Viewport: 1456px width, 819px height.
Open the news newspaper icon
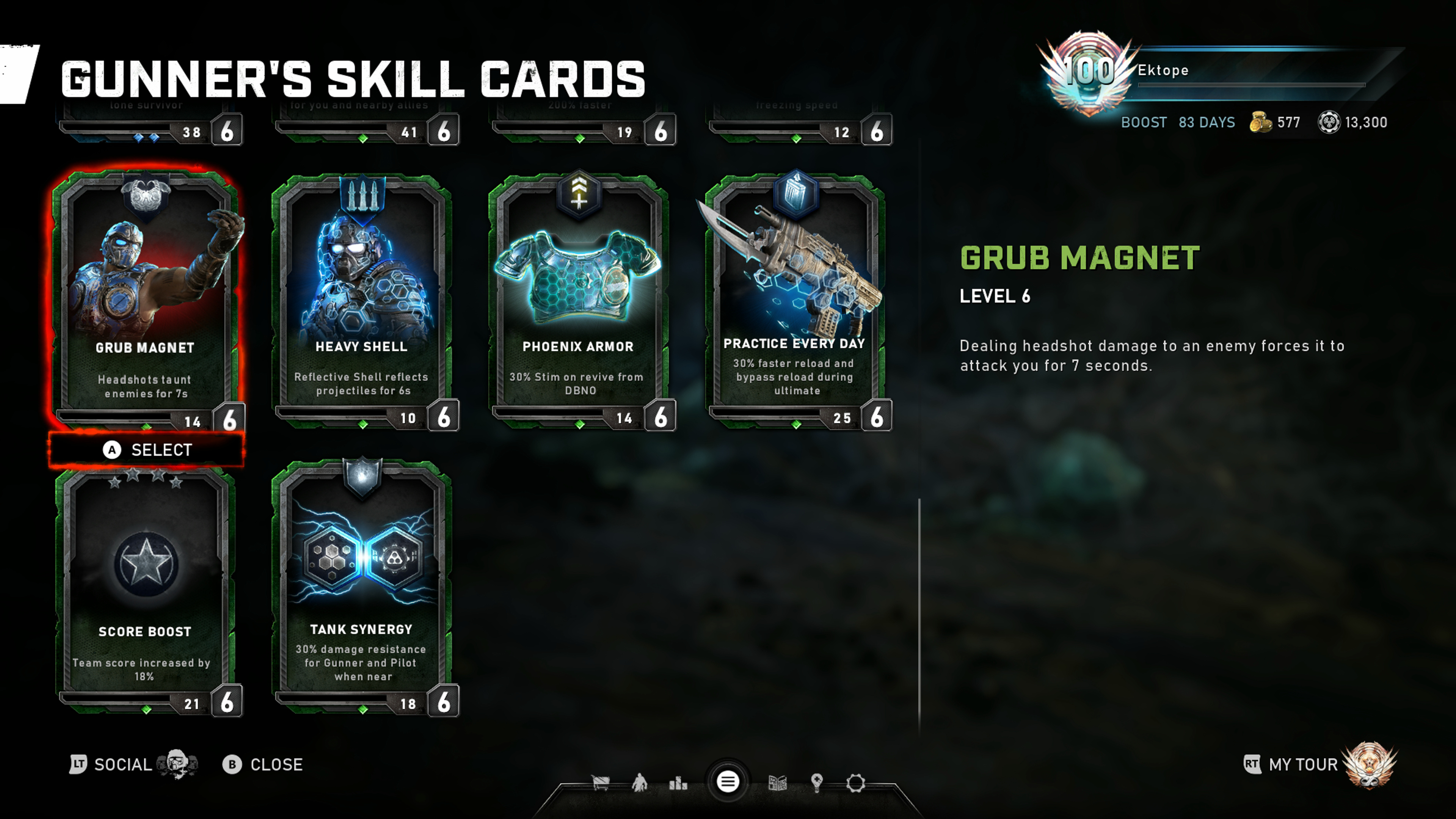(x=778, y=783)
